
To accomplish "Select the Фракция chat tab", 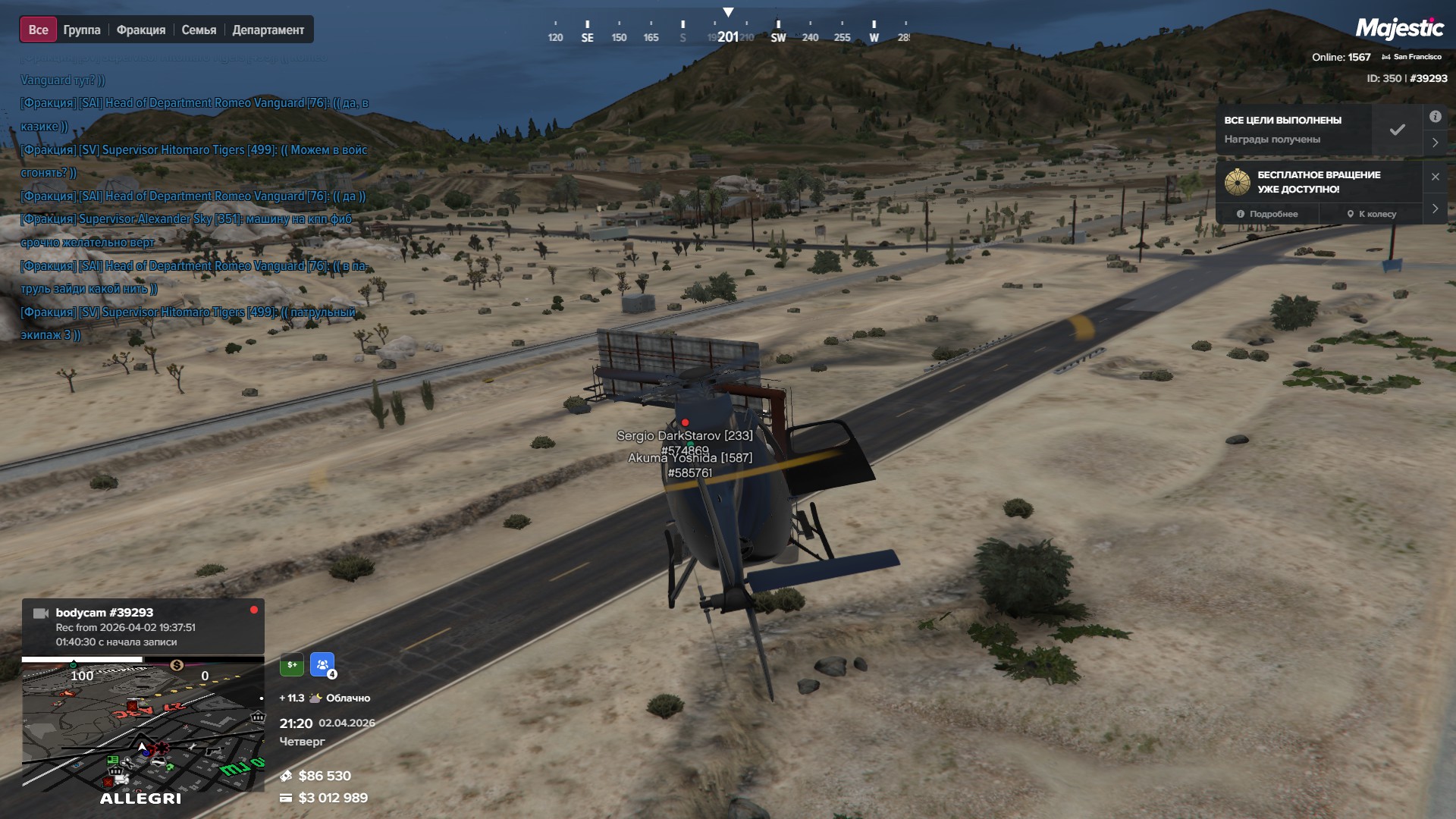I will [x=141, y=30].
